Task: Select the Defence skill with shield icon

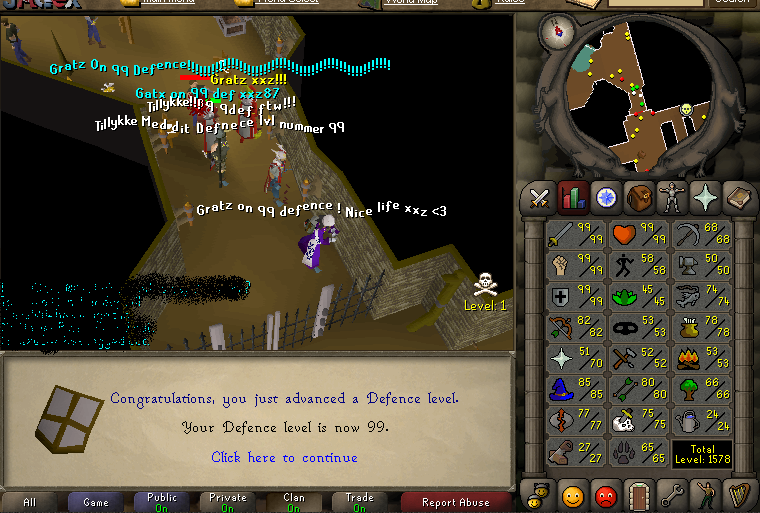Action: coord(577,296)
